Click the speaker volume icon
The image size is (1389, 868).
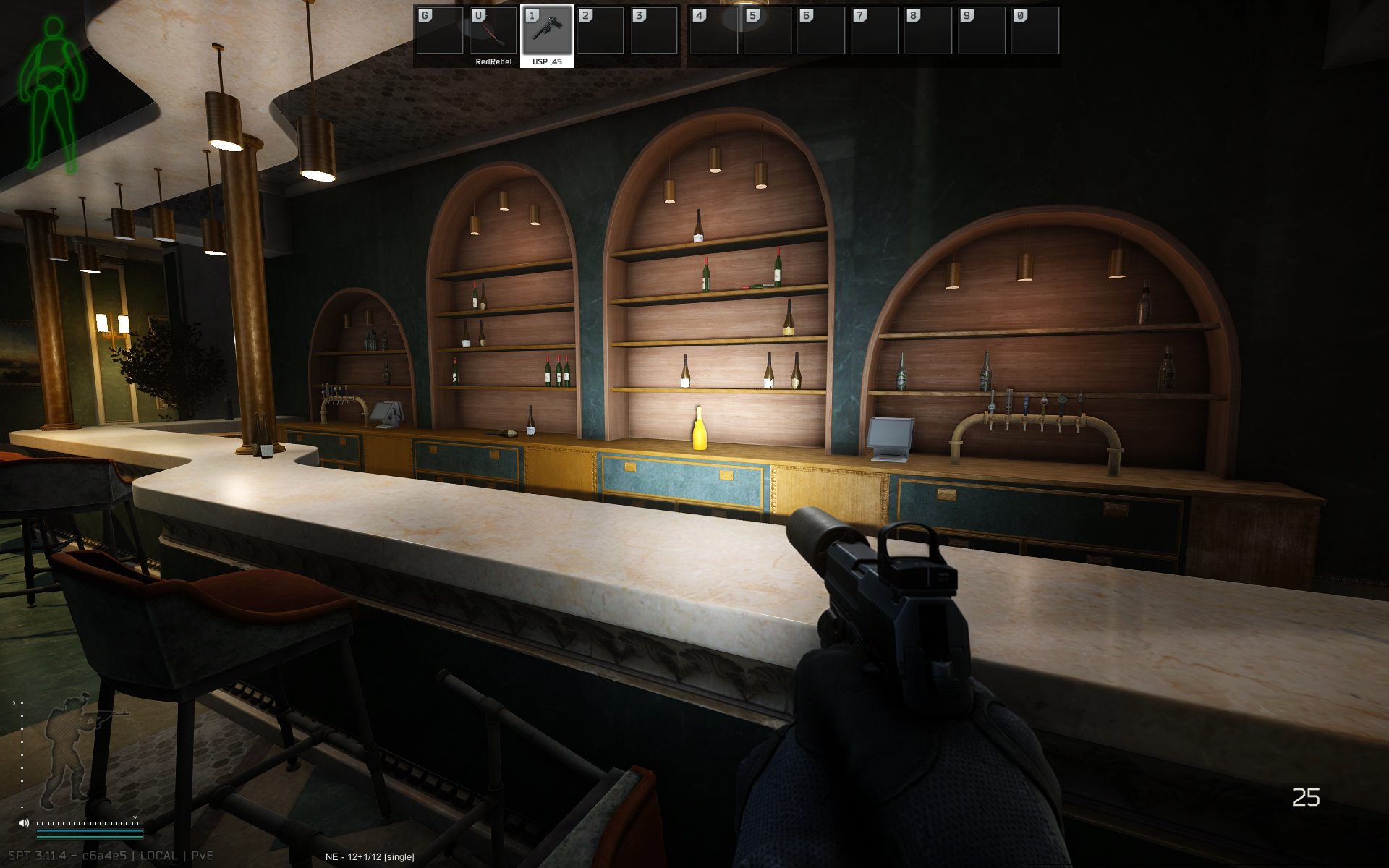[24, 823]
